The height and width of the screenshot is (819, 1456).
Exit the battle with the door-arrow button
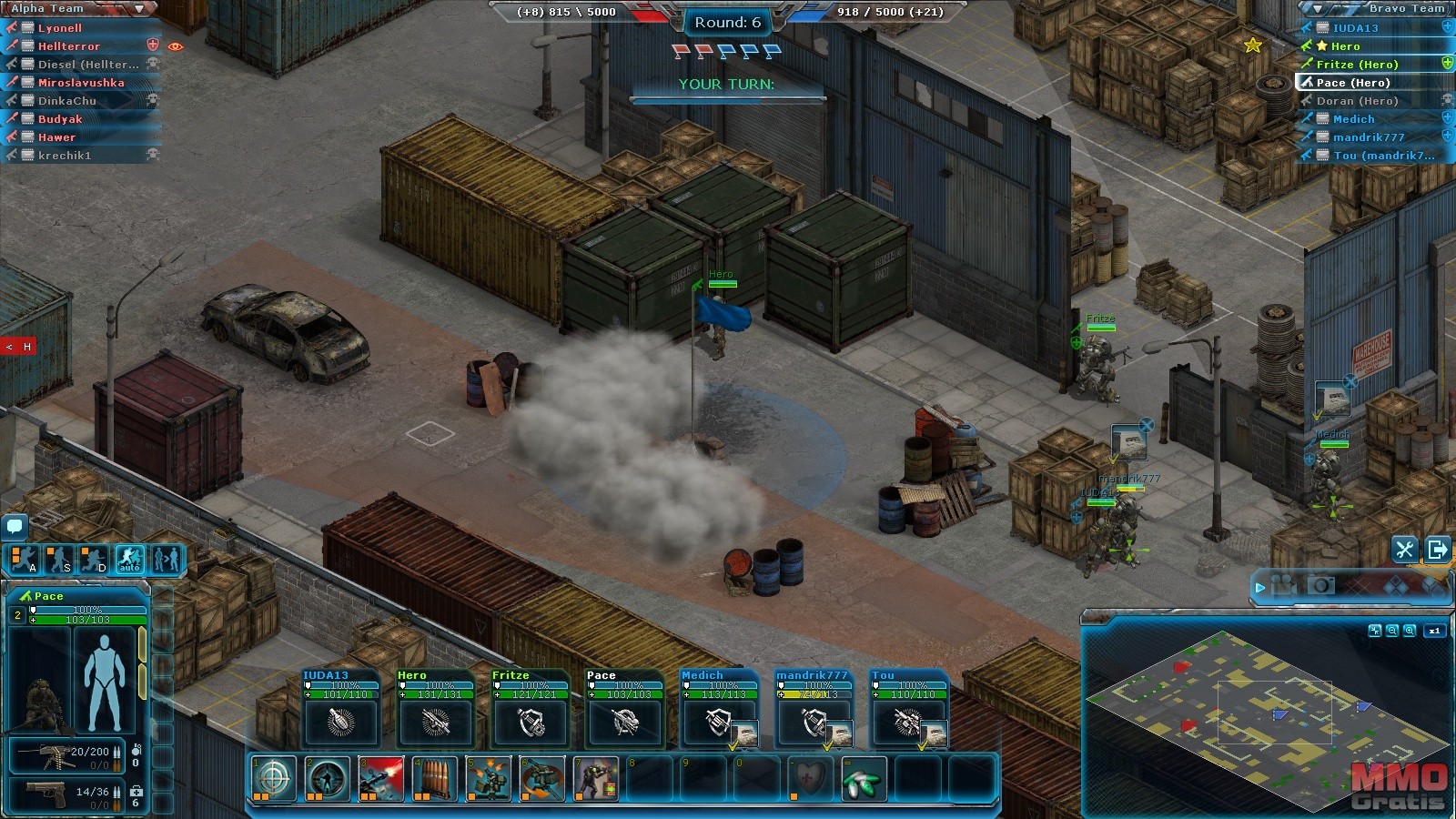tap(1438, 549)
